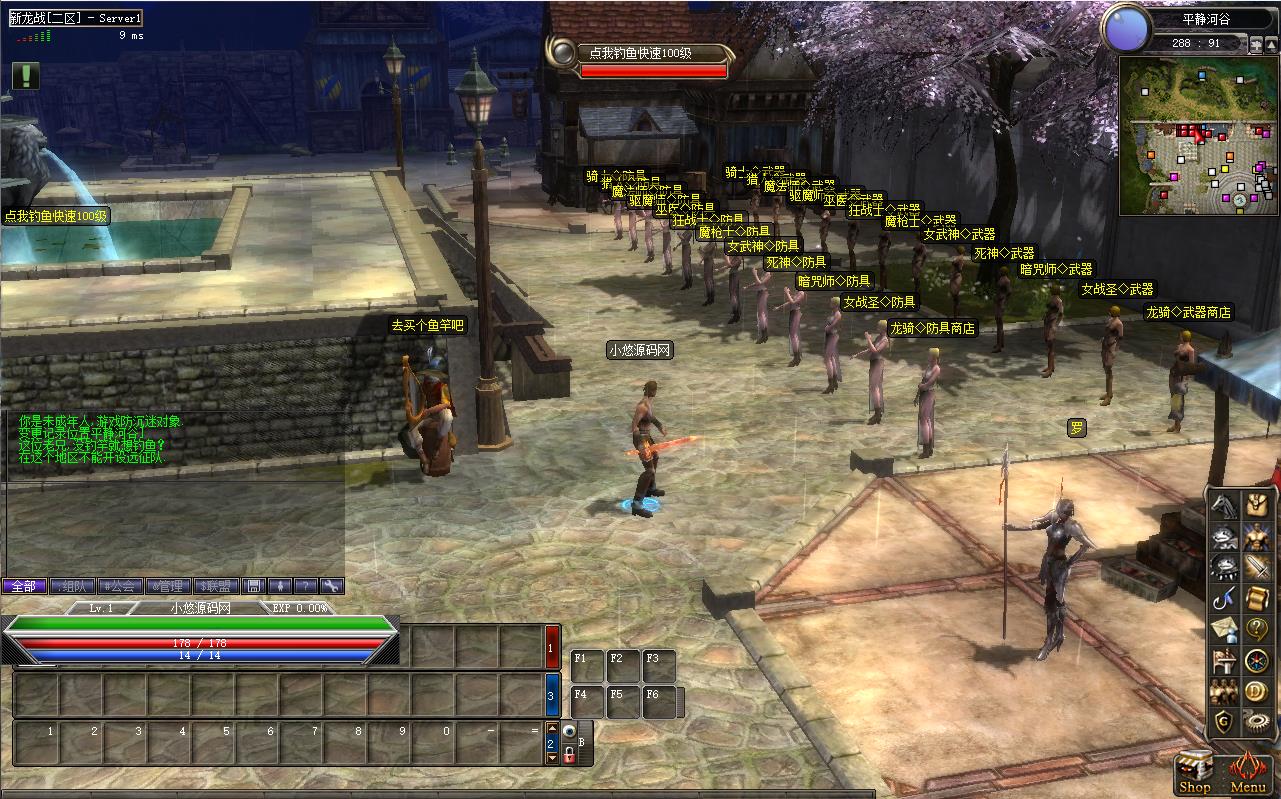Click the green exclamation notification icon
This screenshot has height=799, width=1281.
click(26, 76)
